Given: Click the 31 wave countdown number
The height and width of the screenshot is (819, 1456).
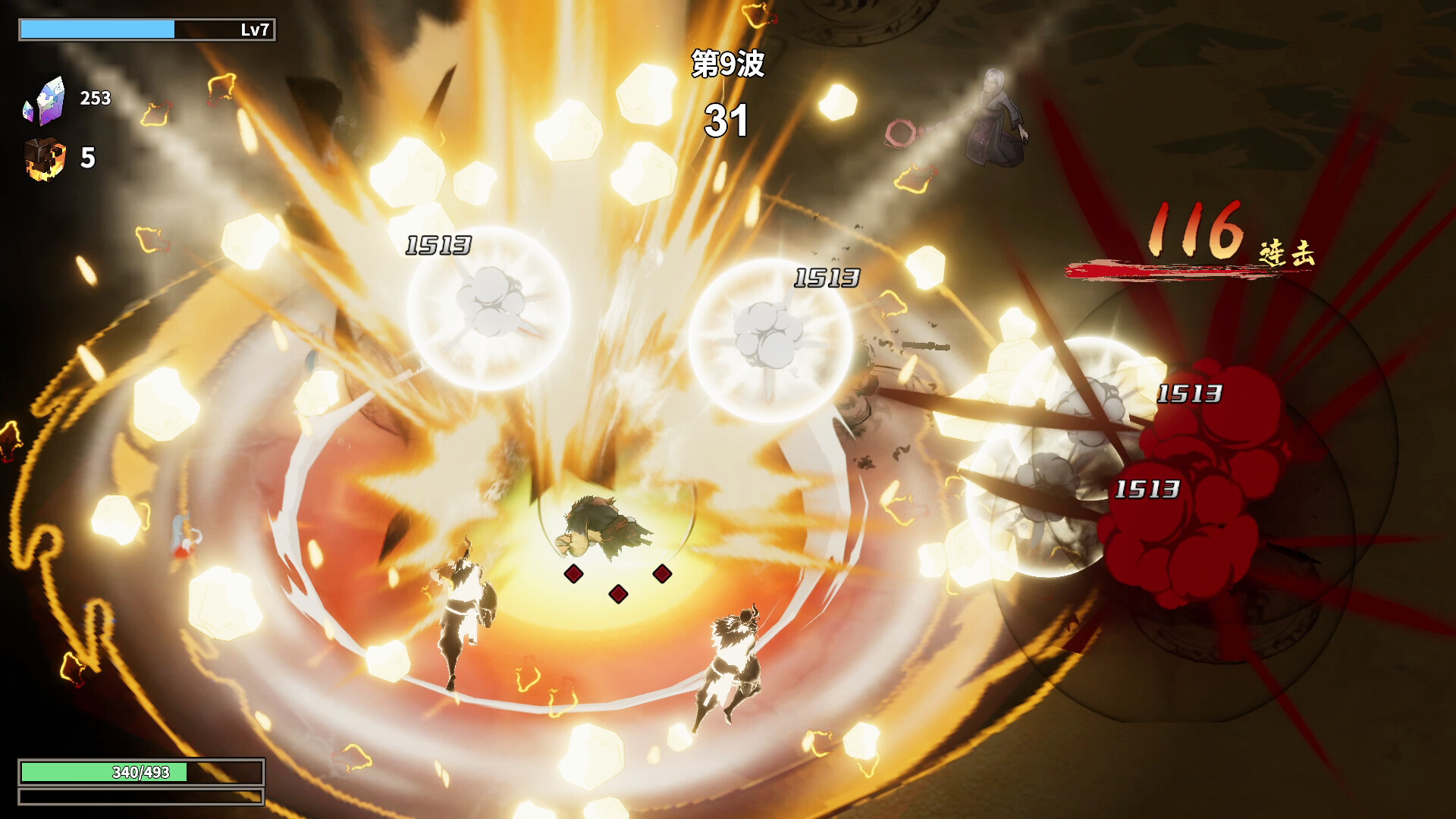Looking at the screenshot, I should 727,120.
